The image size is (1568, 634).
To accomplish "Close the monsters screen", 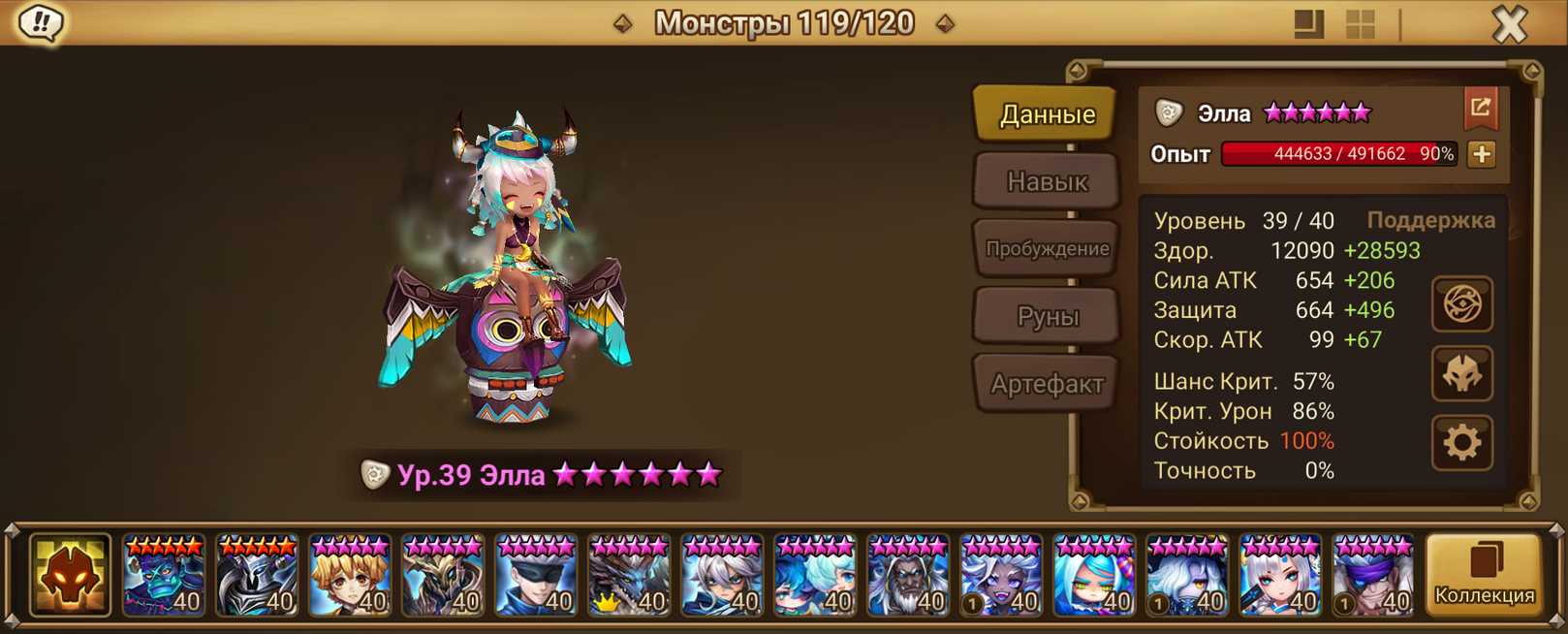I will [x=1509, y=23].
